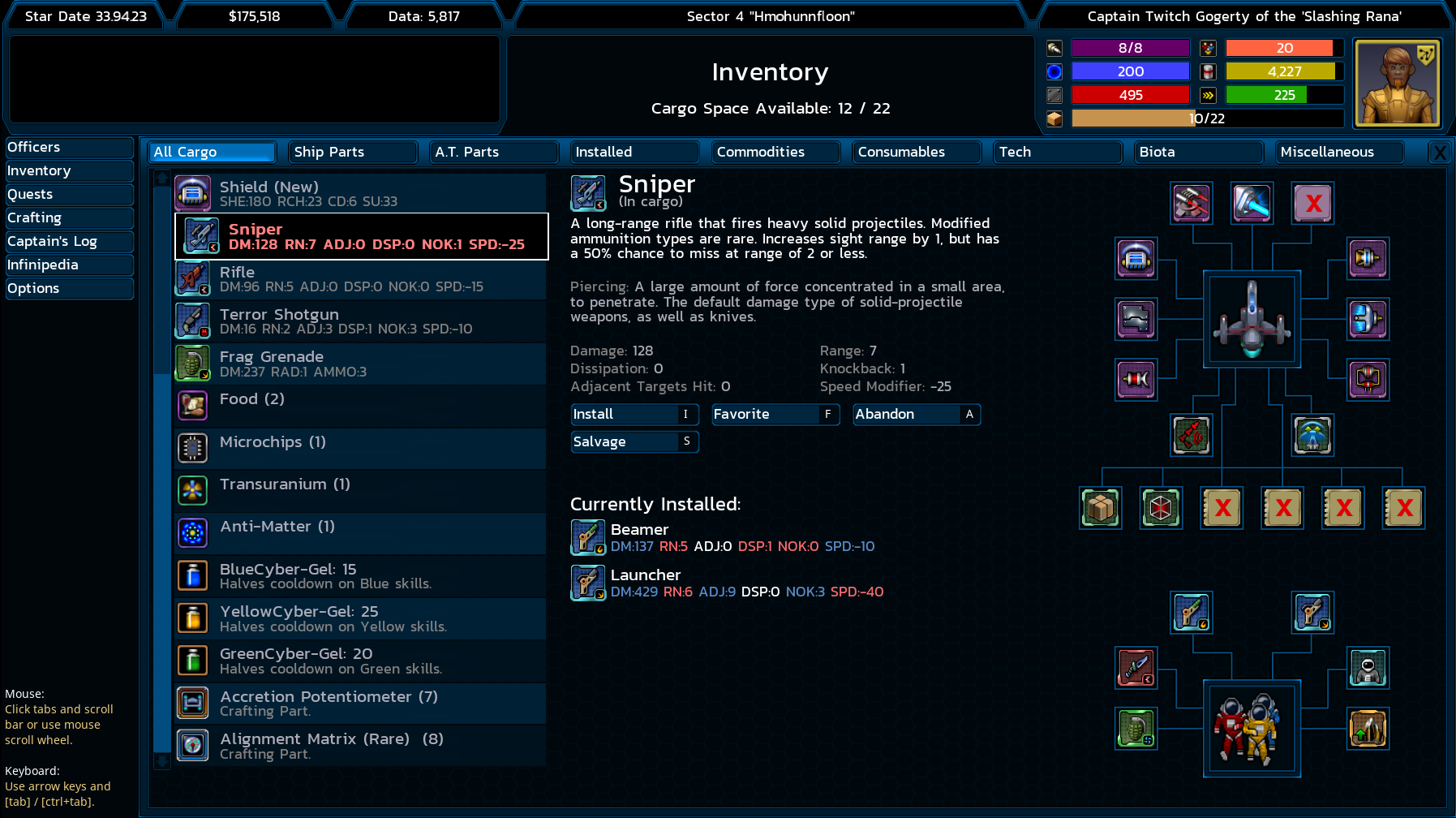This screenshot has width=1456, height=818.
Task: Salvage the selected Sniper
Action: pos(634,441)
